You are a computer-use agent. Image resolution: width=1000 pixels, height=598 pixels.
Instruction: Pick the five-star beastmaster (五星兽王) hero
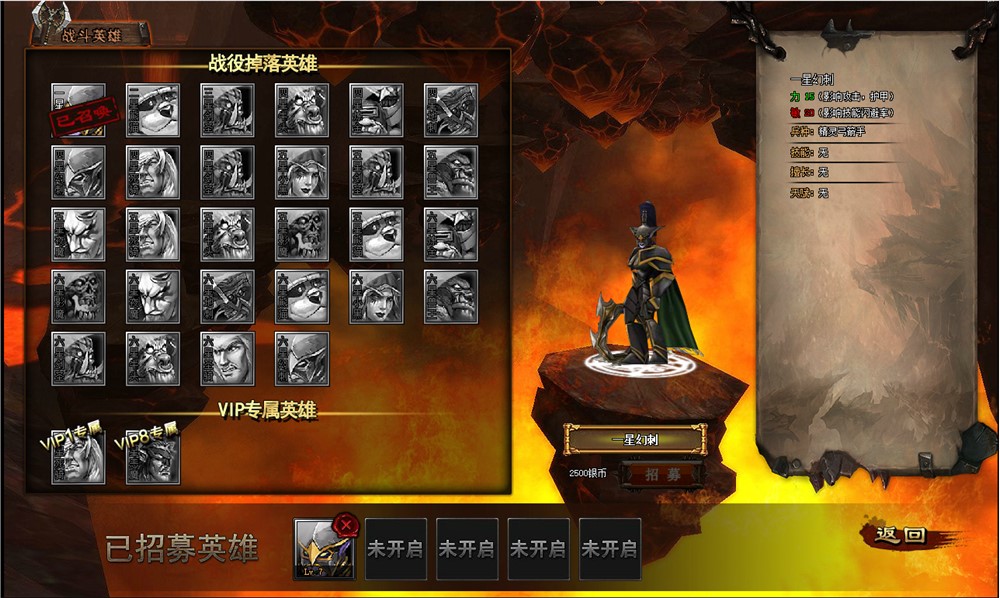click(x=451, y=172)
